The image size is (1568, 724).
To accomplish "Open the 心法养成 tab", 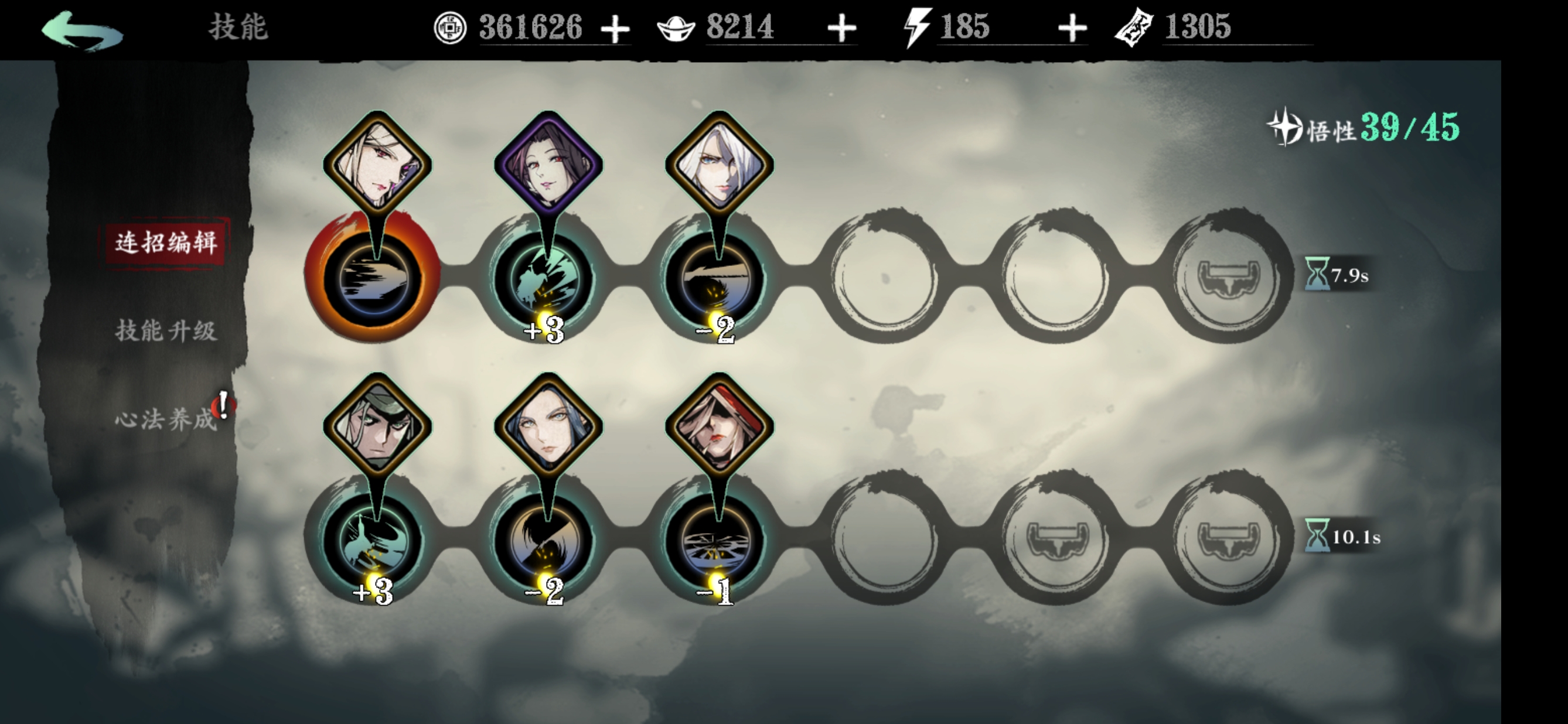I will pos(166,419).
